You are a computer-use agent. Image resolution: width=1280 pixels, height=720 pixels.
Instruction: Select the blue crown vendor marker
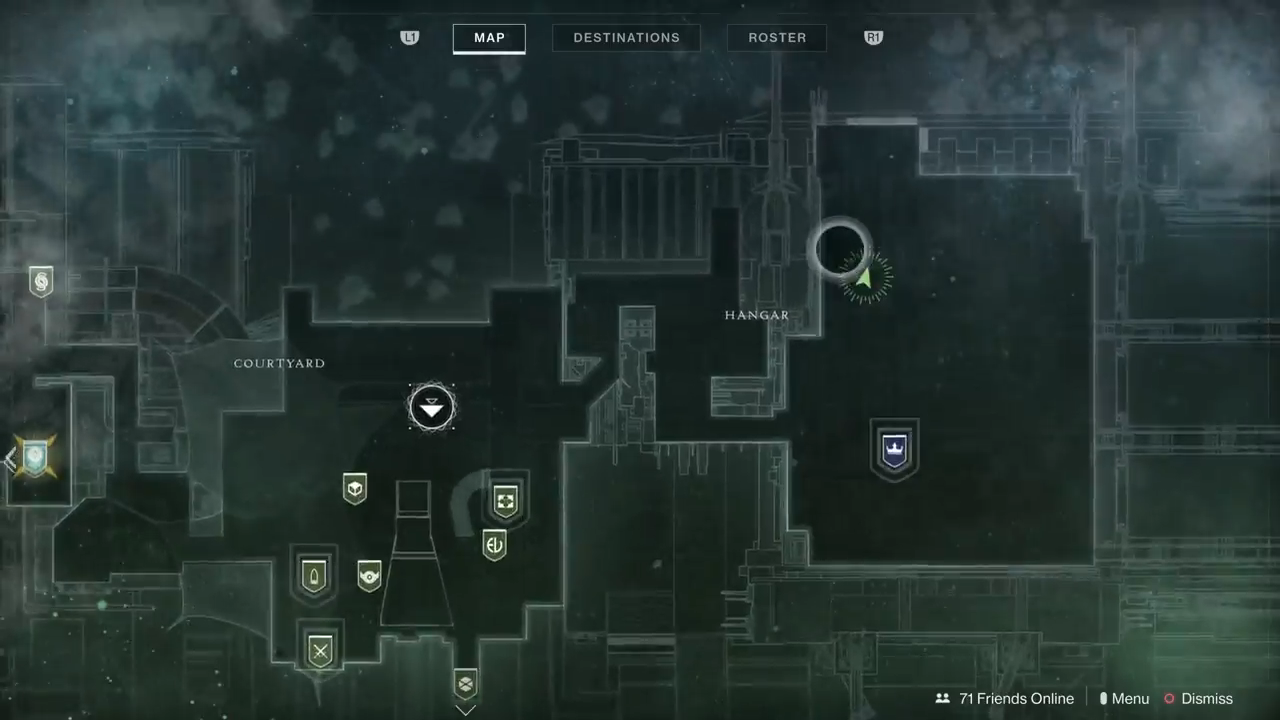click(x=894, y=447)
